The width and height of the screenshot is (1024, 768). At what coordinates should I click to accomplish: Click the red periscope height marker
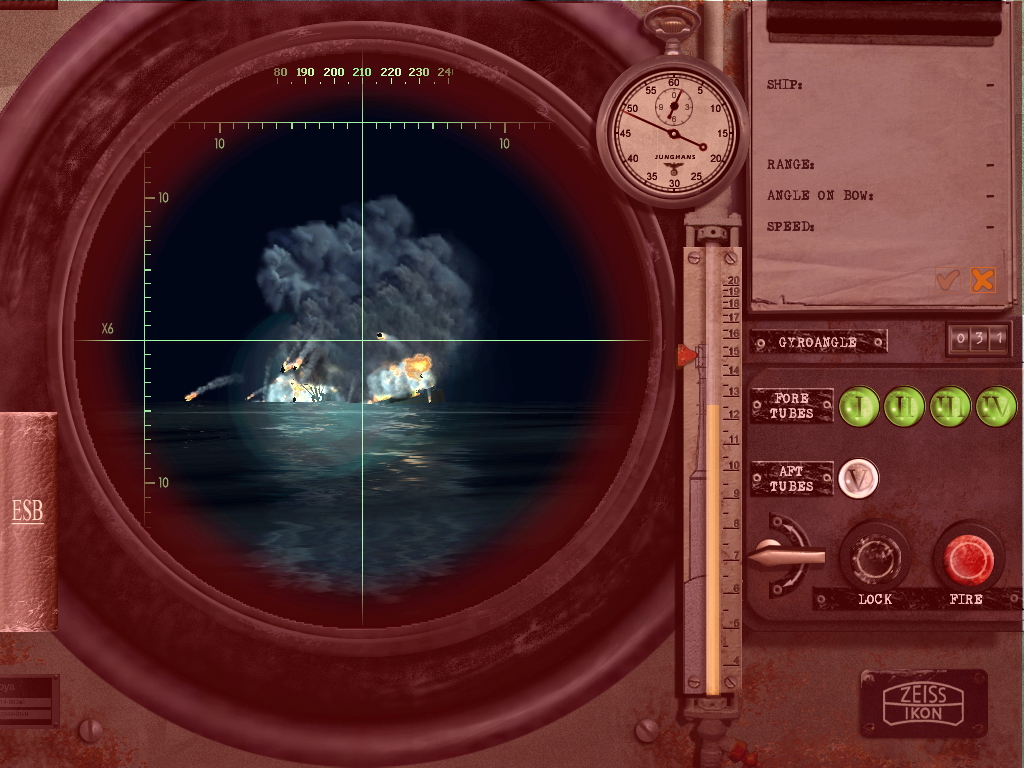tap(688, 354)
